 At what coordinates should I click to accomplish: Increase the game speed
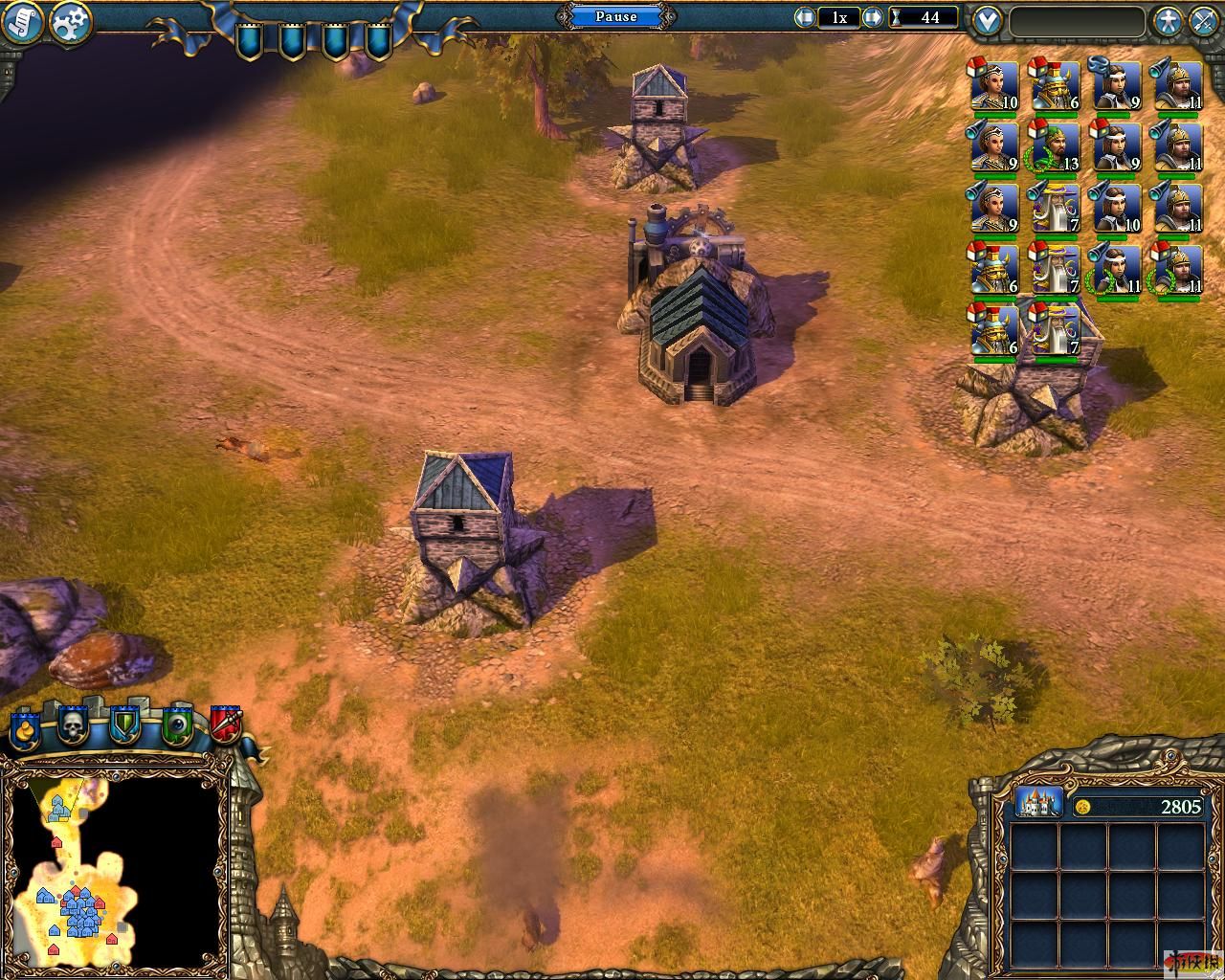(873, 17)
